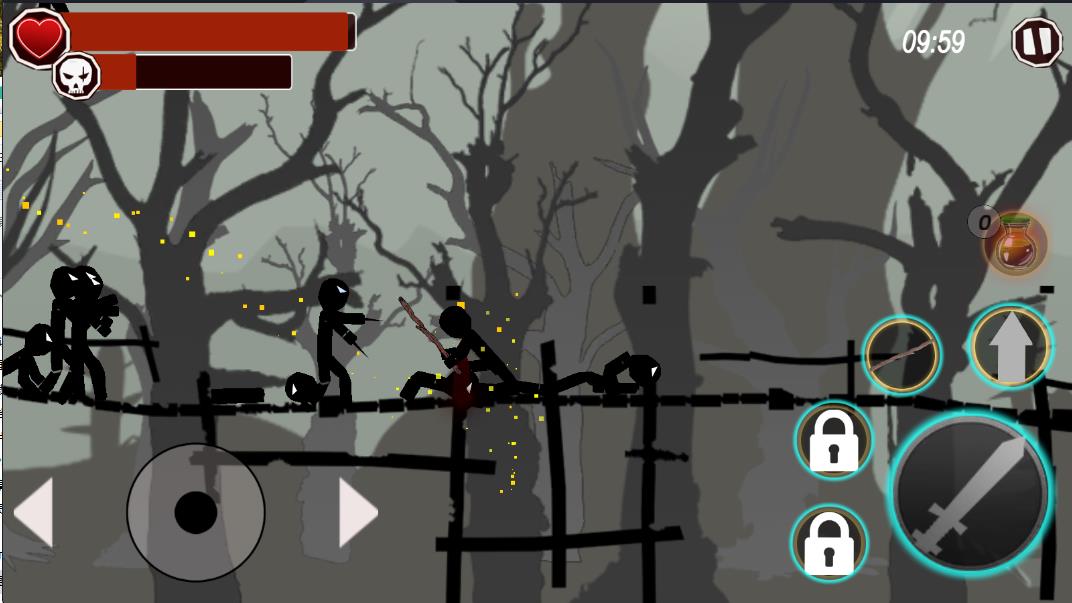Use the wooden staff skill button
The width and height of the screenshot is (1072, 603).
[x=901, y=354]
